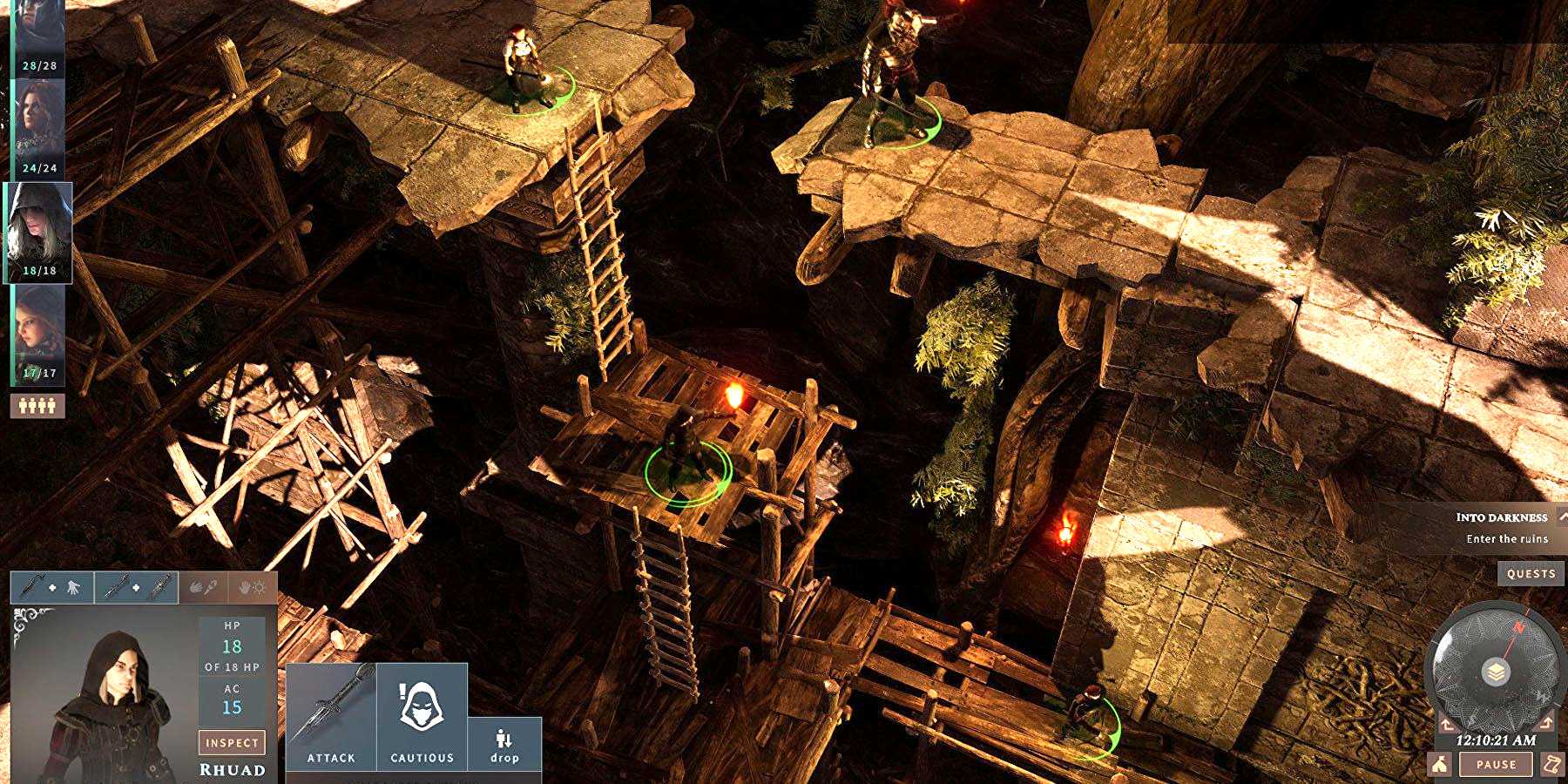Select the Attack action with the dagger
The width and height of the screenshot is (1568, 784).
tap(331, 716)
